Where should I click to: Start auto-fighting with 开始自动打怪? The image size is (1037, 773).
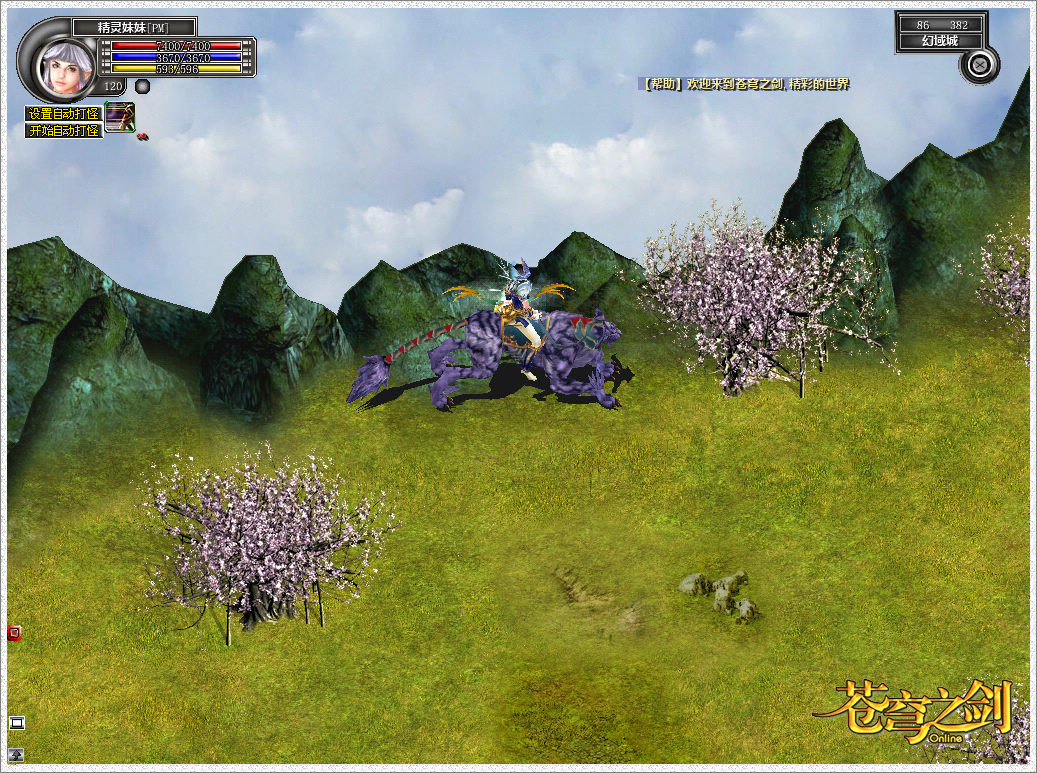coord(63,130)
